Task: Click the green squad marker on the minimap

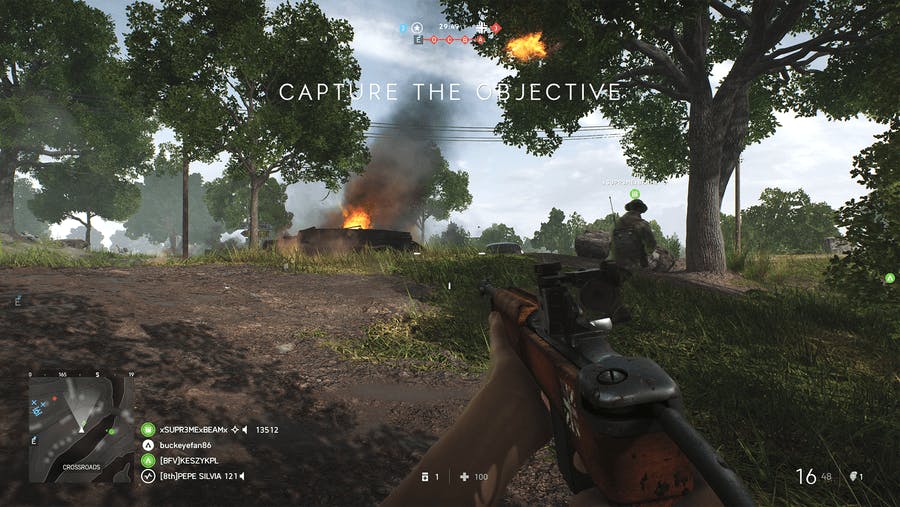Action: tap(113, 431)
